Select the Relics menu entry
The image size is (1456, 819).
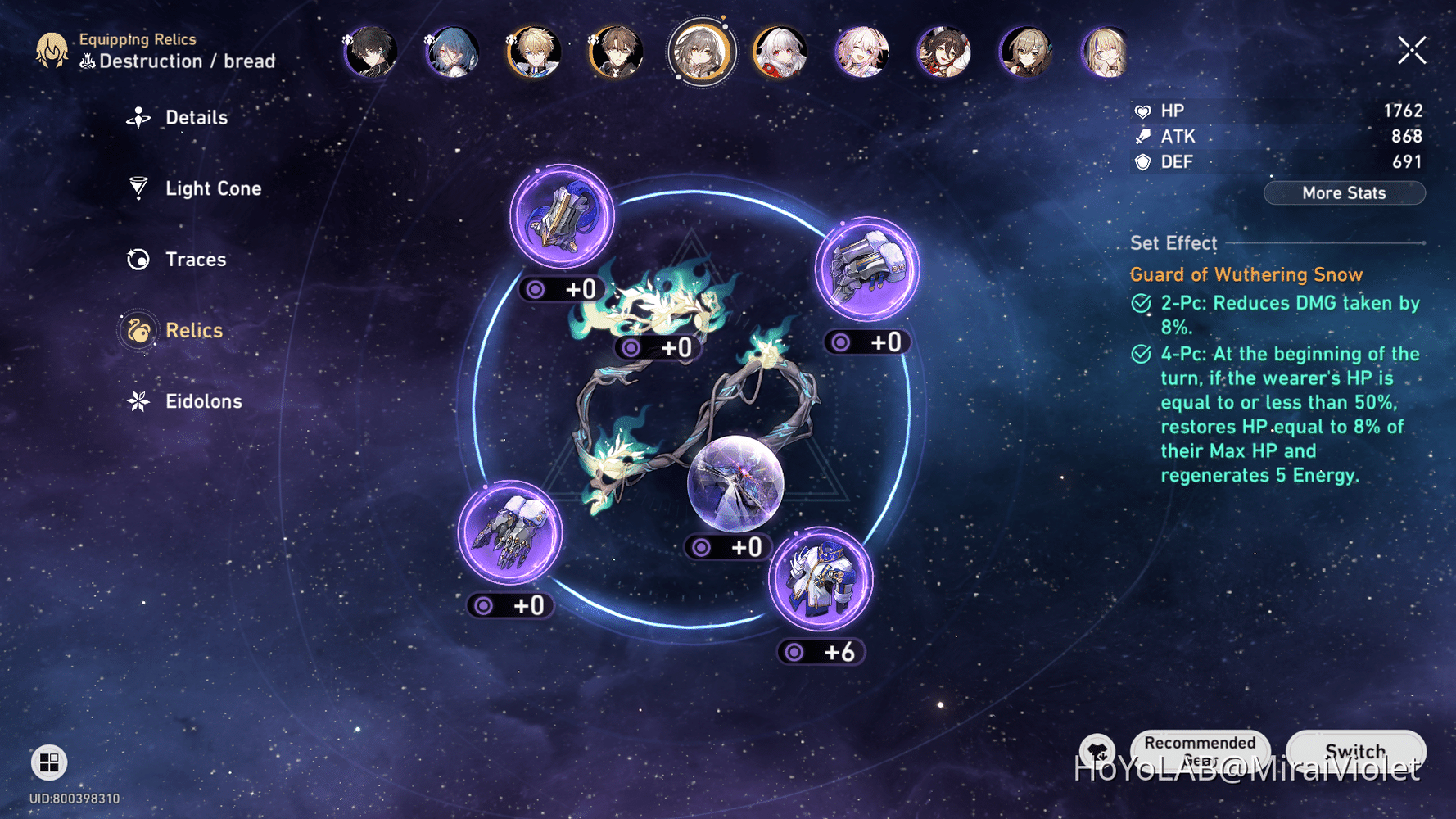click(193, 331)
